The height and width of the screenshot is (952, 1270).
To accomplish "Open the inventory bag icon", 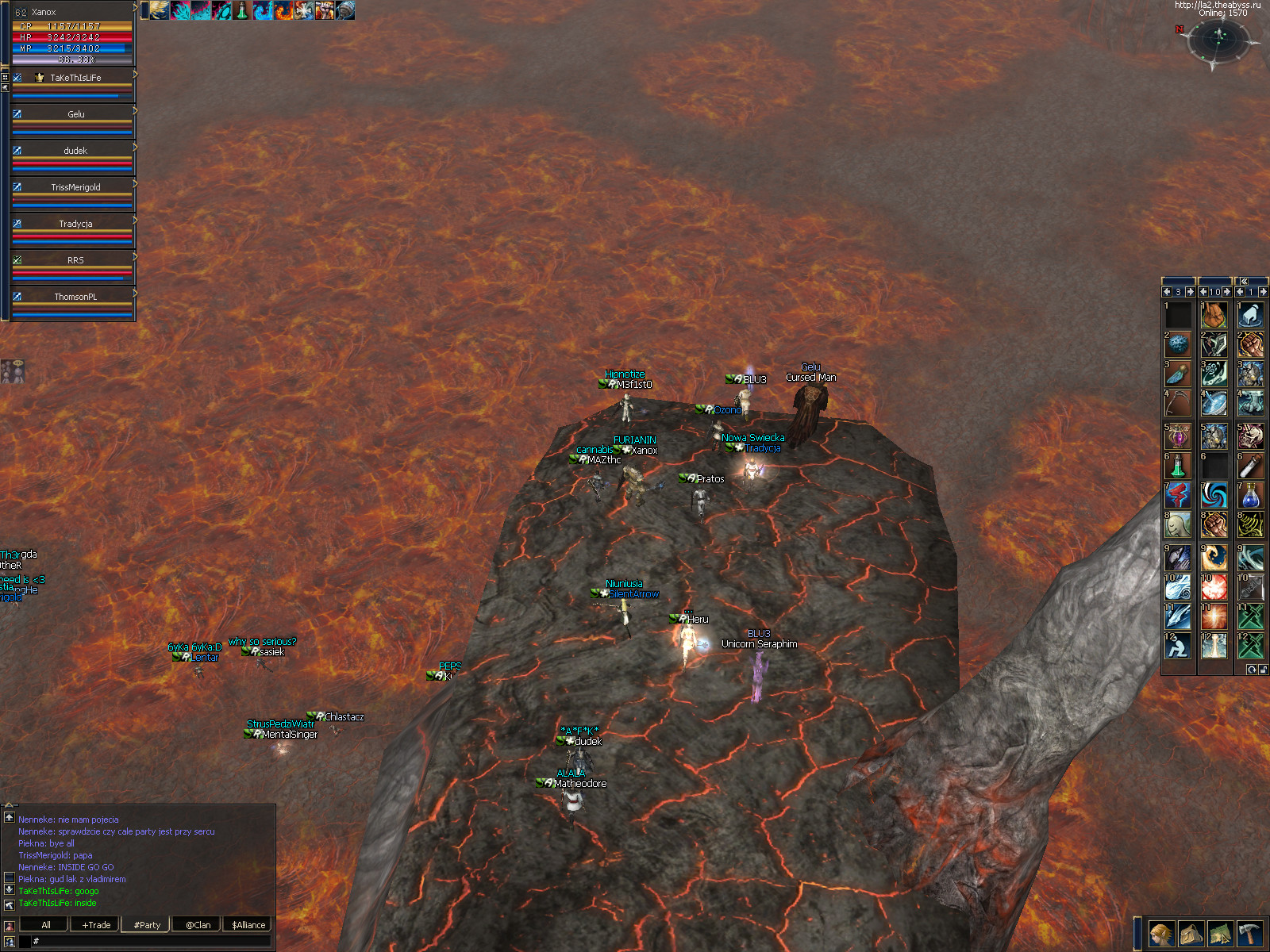I will pos(1191,934).
